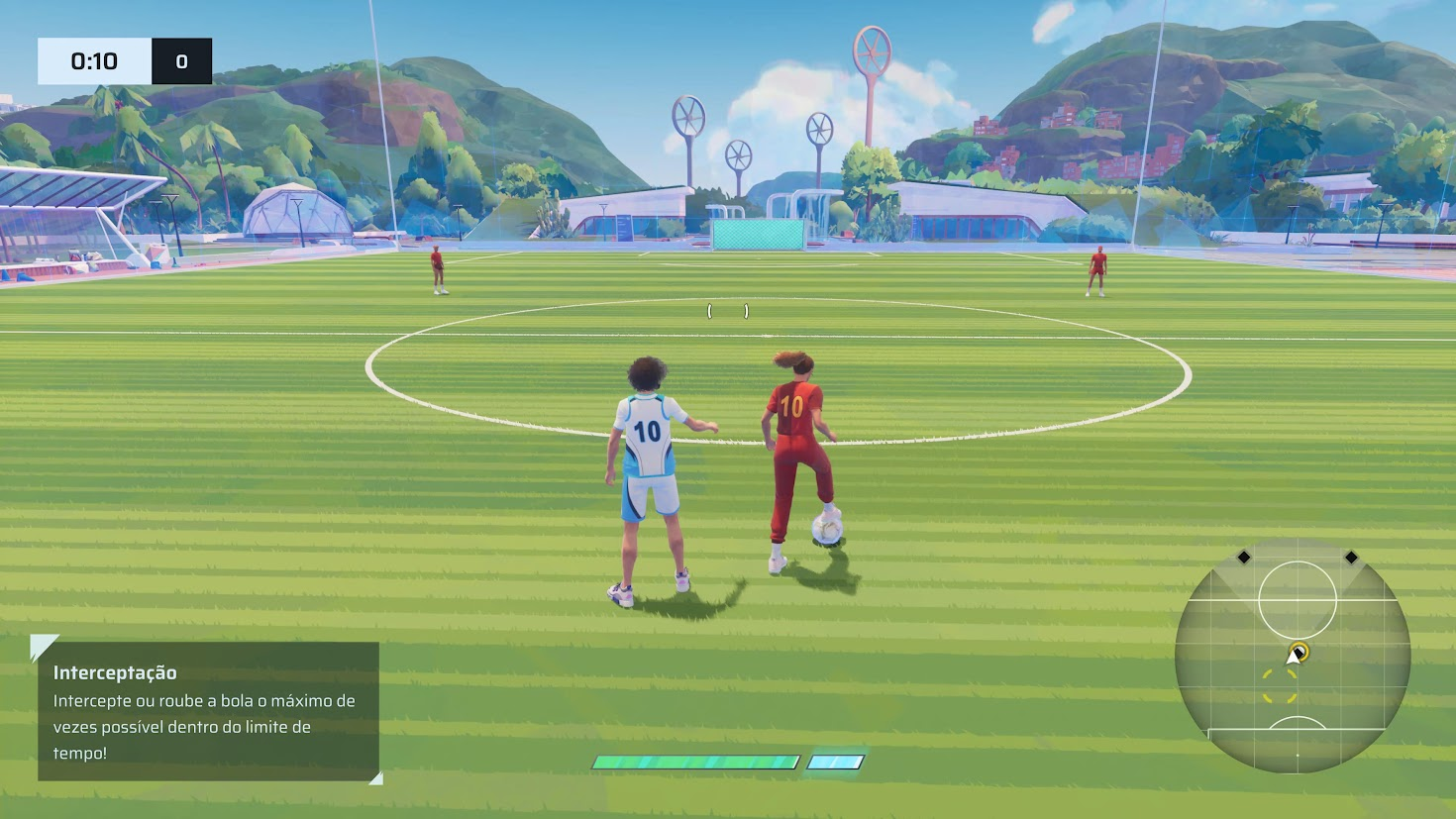Click the player arrow marker on the minimap
This screenshot has width=1456, height=819.
point(1294,656)
